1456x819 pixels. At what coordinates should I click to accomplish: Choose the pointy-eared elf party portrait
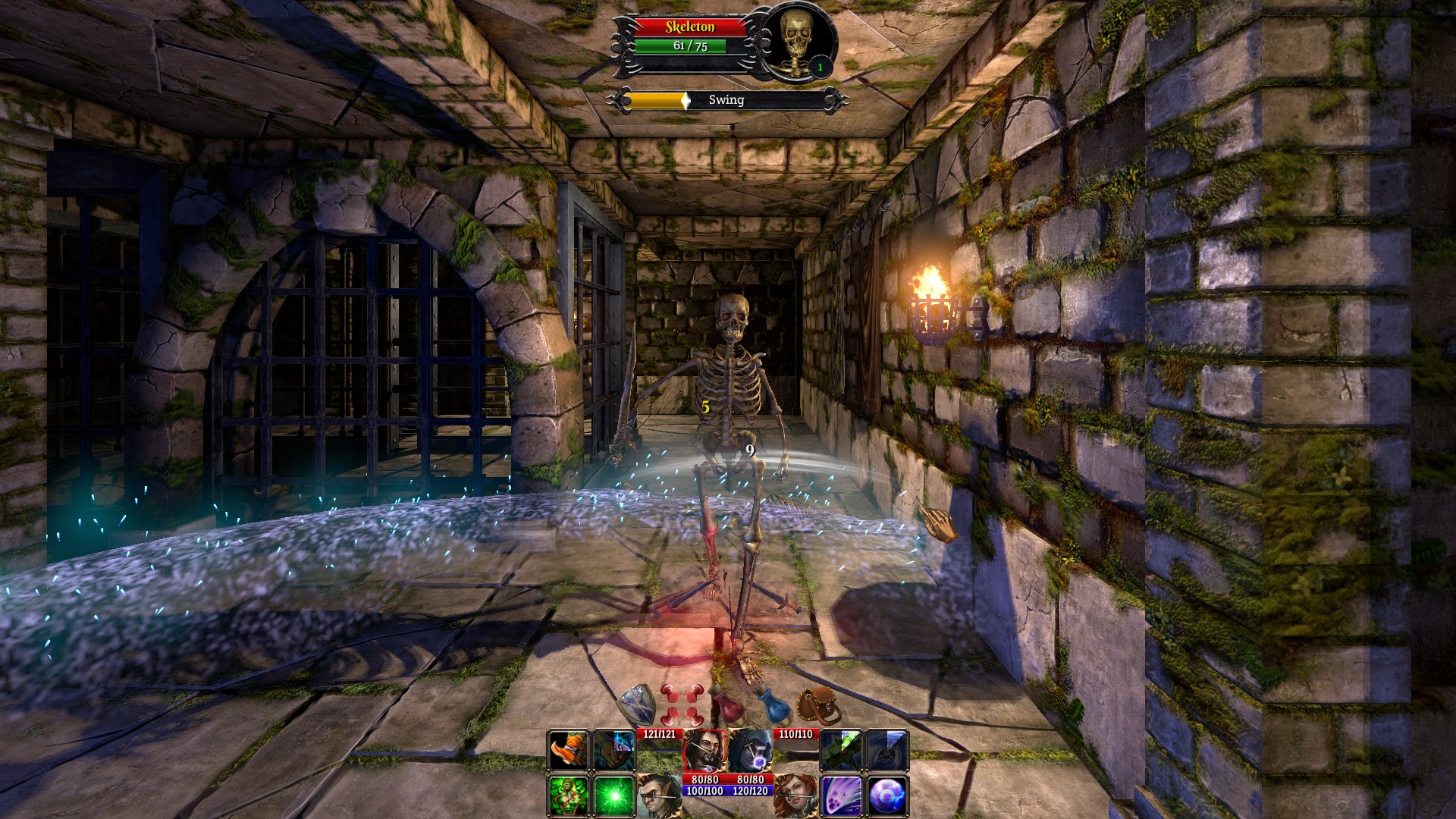click(x=658, y=795)
